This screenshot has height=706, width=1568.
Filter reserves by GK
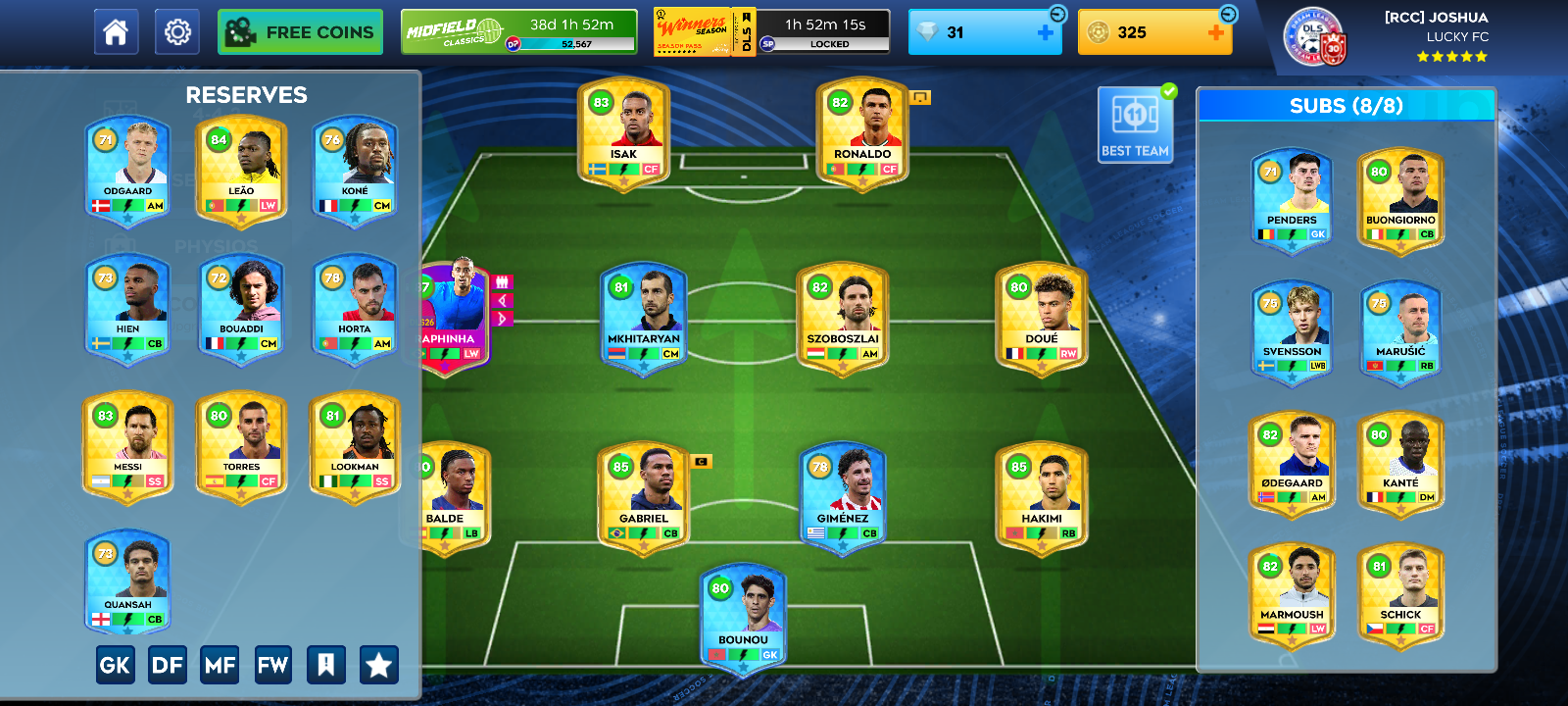115,666
